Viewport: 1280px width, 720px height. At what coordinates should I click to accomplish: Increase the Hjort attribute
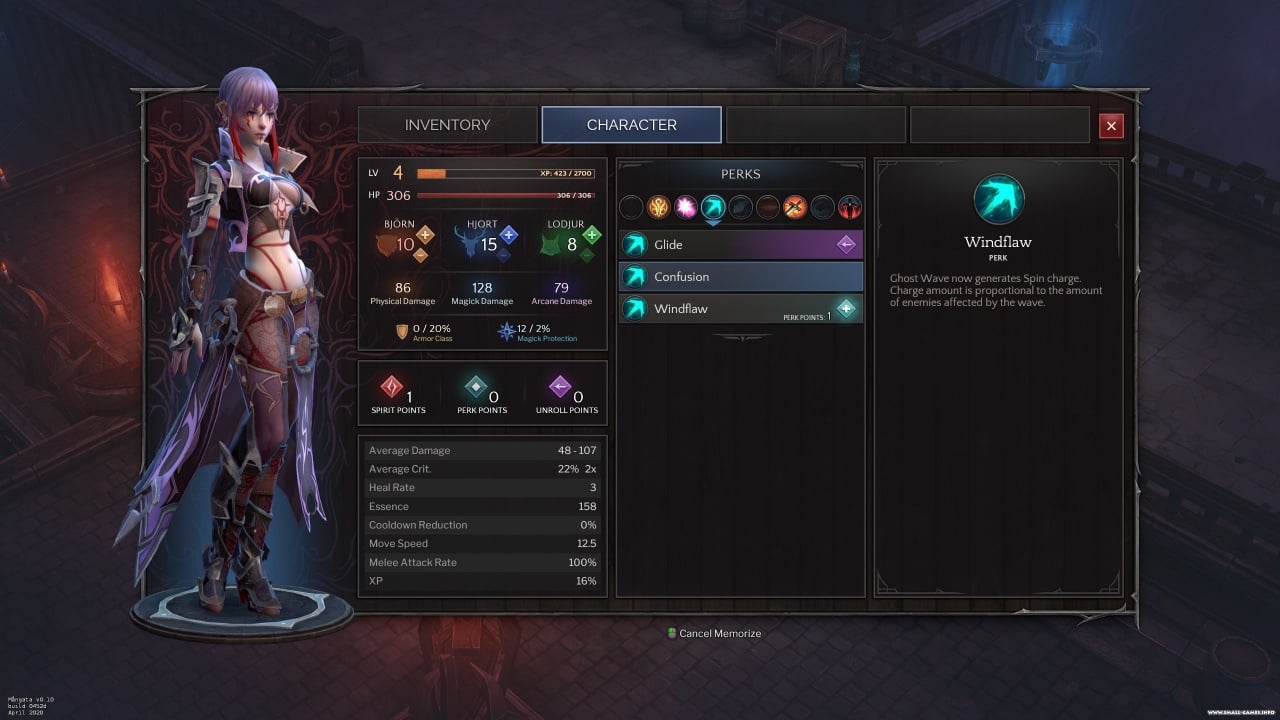[509, 236]
